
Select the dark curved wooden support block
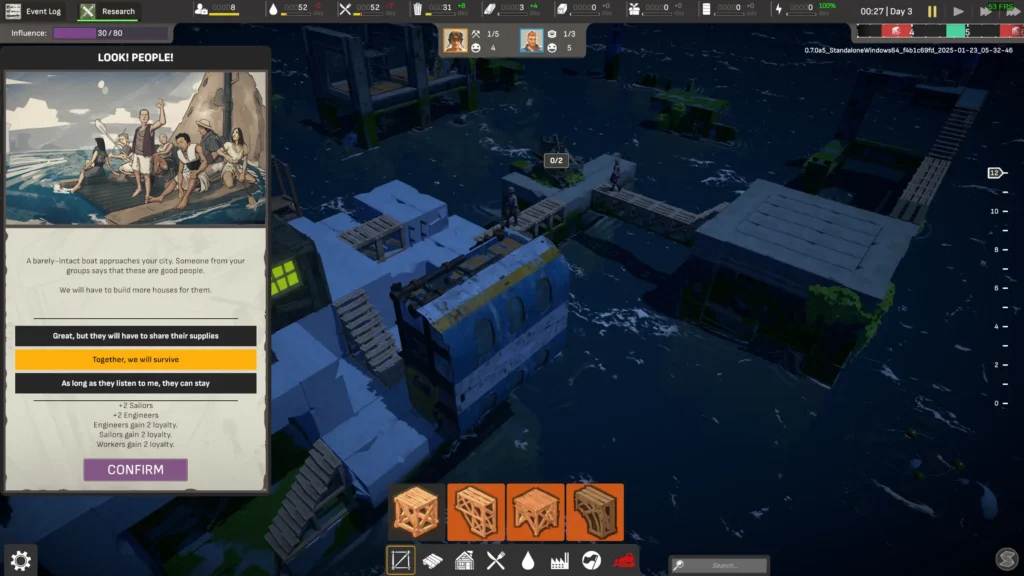(x=595, y=512)
